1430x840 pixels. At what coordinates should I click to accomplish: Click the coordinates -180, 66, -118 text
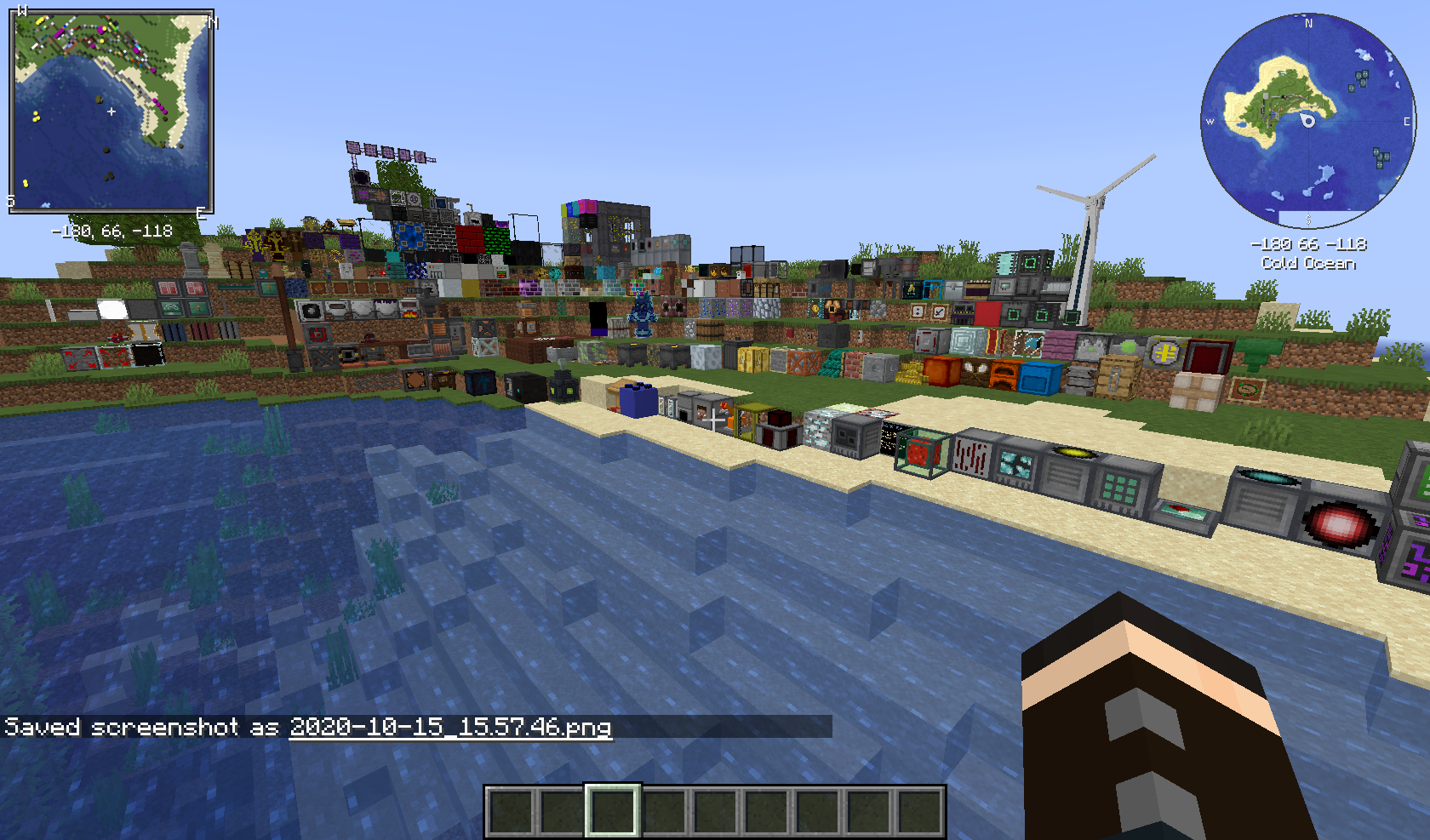112,229
